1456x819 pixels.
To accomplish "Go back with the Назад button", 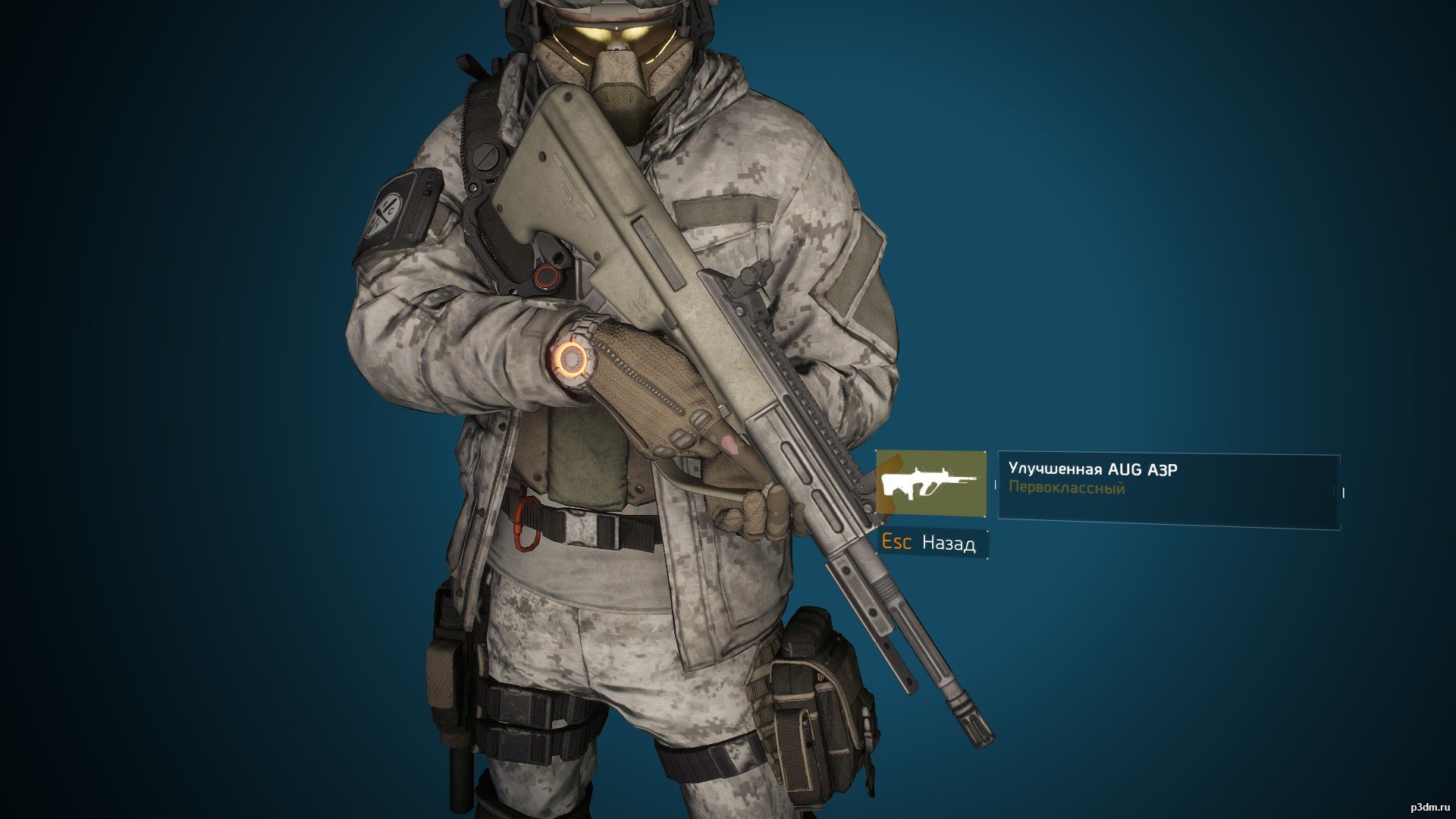I will (934, 543).
